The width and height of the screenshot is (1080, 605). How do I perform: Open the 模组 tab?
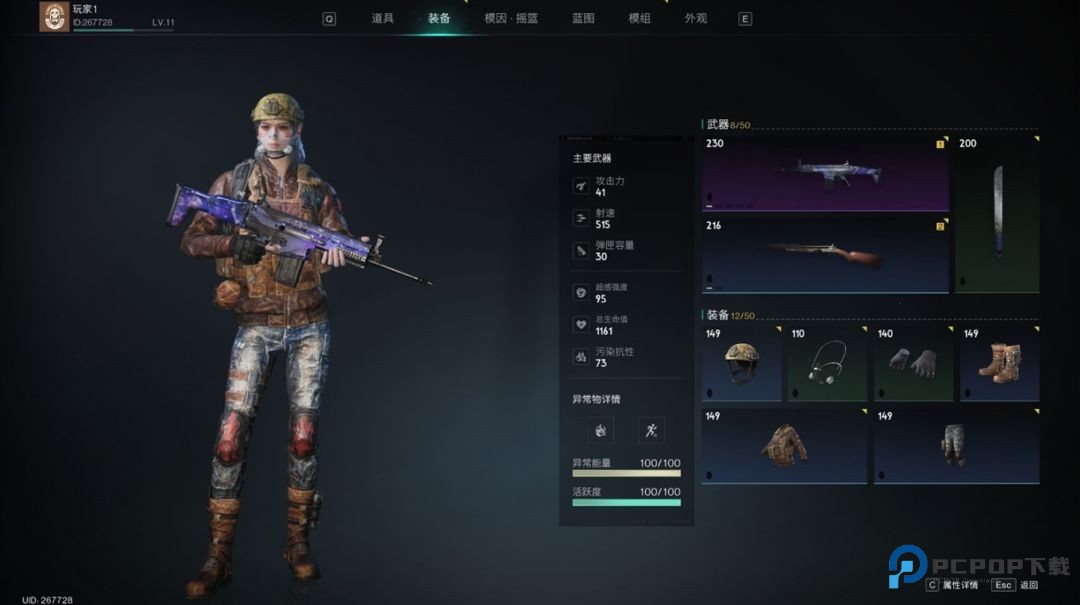(x=639, y=18)
